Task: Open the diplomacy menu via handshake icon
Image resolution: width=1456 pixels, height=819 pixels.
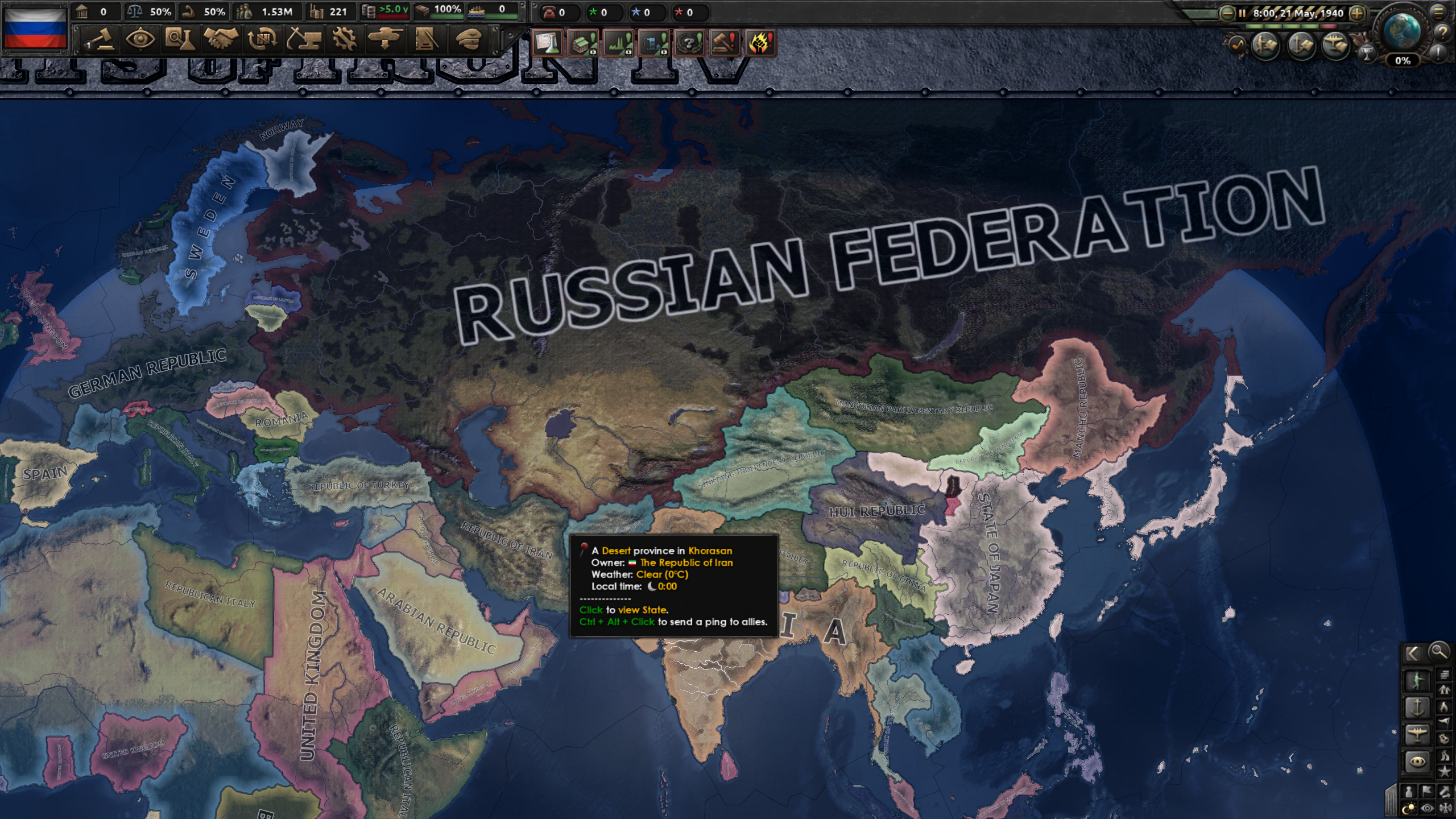Action: click(222, 41)
